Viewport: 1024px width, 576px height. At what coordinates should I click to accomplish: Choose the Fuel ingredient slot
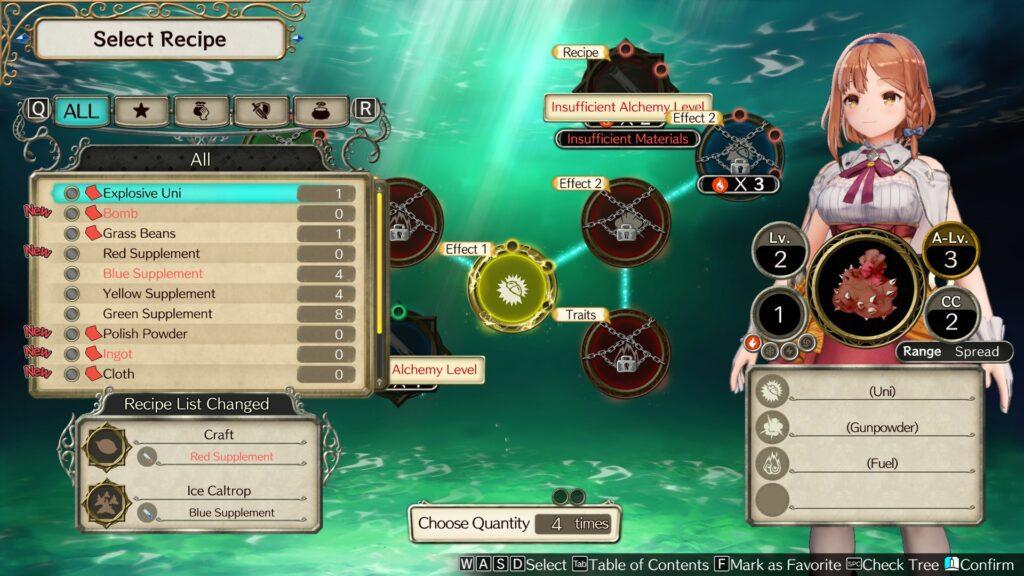click(x=866, y=463)
